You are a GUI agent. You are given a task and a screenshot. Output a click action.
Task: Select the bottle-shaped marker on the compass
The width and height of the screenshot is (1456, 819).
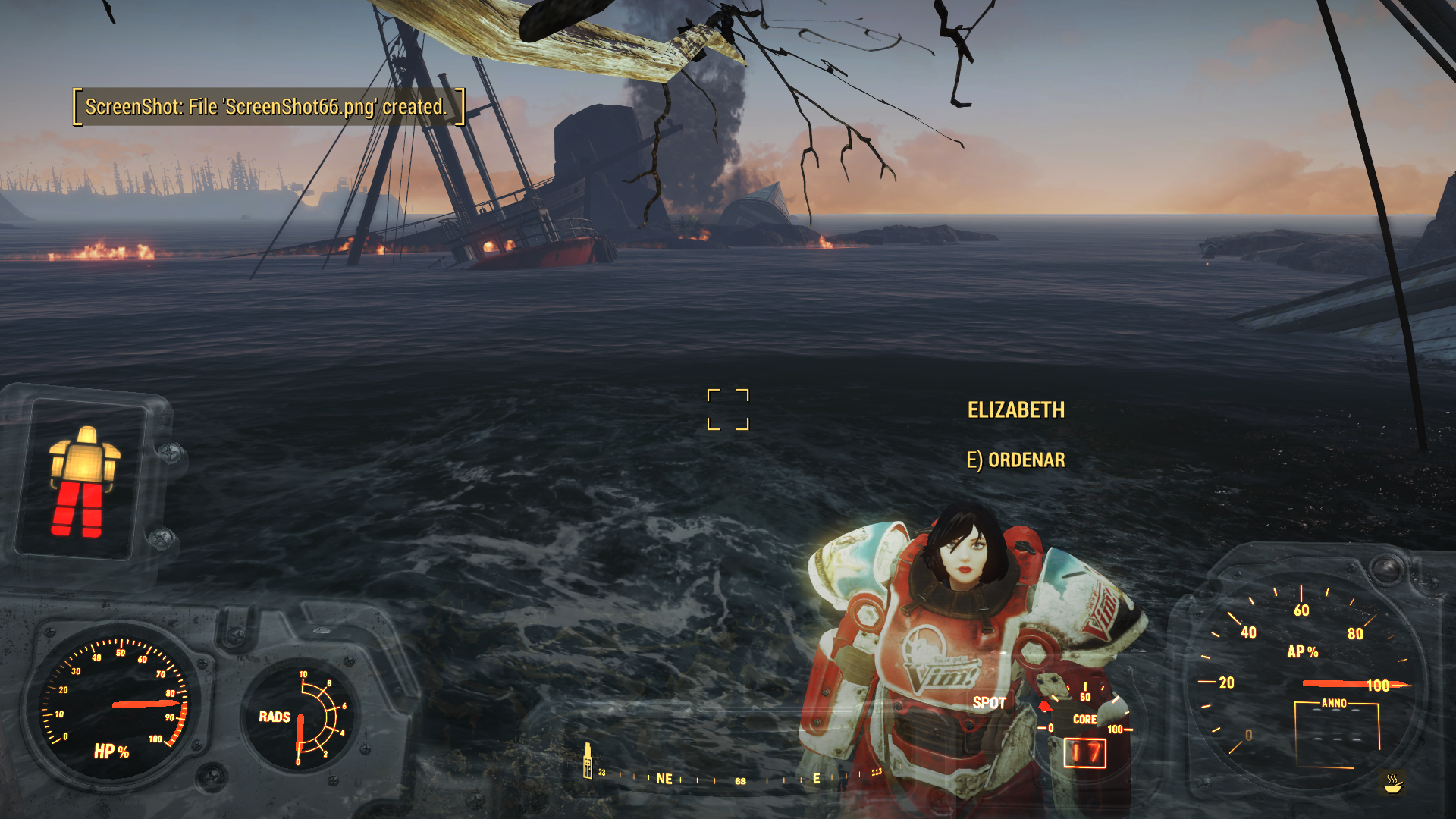coord(587,761)
